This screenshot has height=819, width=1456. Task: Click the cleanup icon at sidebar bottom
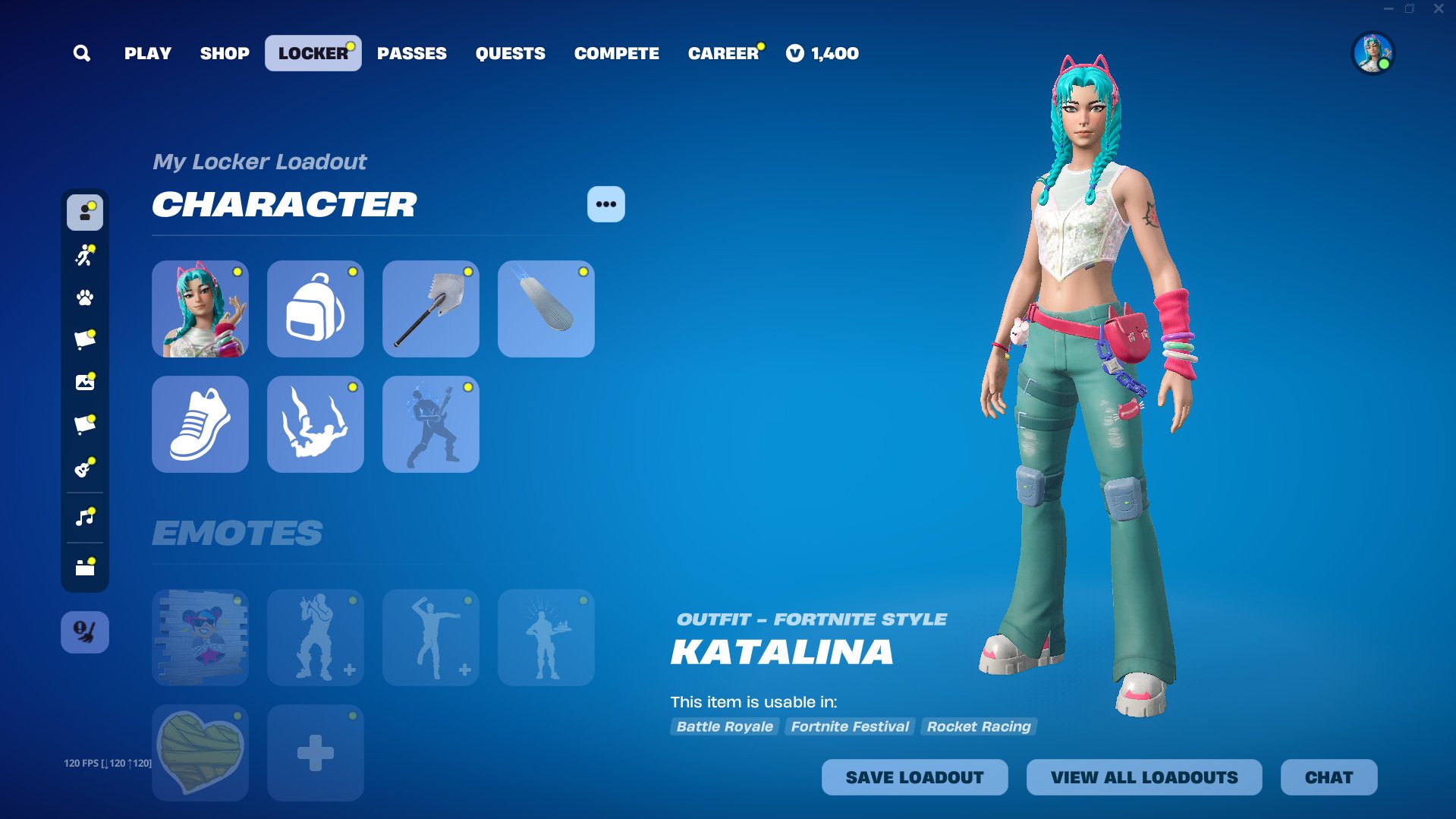tap(84, 631)
